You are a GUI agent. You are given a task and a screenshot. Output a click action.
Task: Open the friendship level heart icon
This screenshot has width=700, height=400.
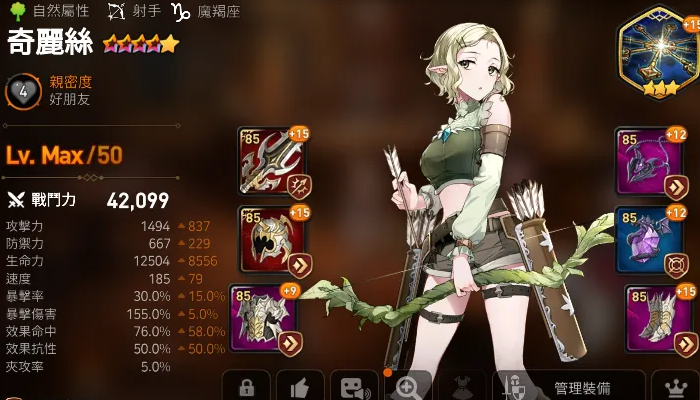click(23, 93)
